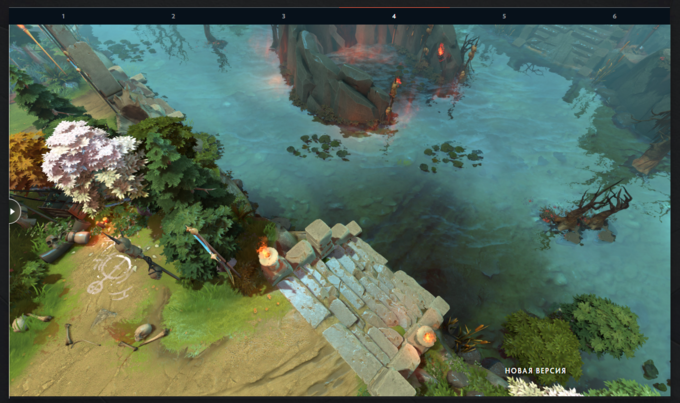Open comparison tab 2
Screen dimensions: 680x403
coord(173,16)
